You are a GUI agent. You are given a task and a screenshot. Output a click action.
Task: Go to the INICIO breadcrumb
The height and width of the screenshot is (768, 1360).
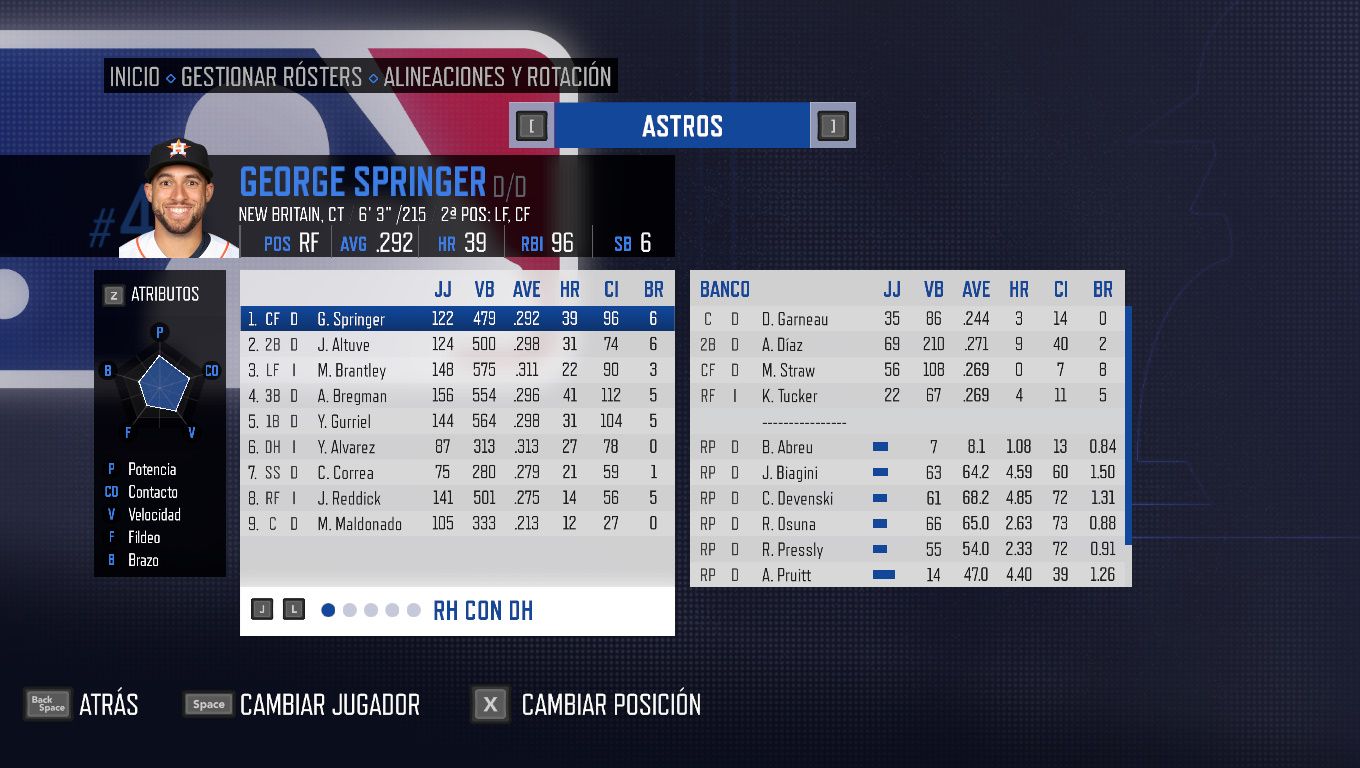pyautogui.click(x=135, y=77)
